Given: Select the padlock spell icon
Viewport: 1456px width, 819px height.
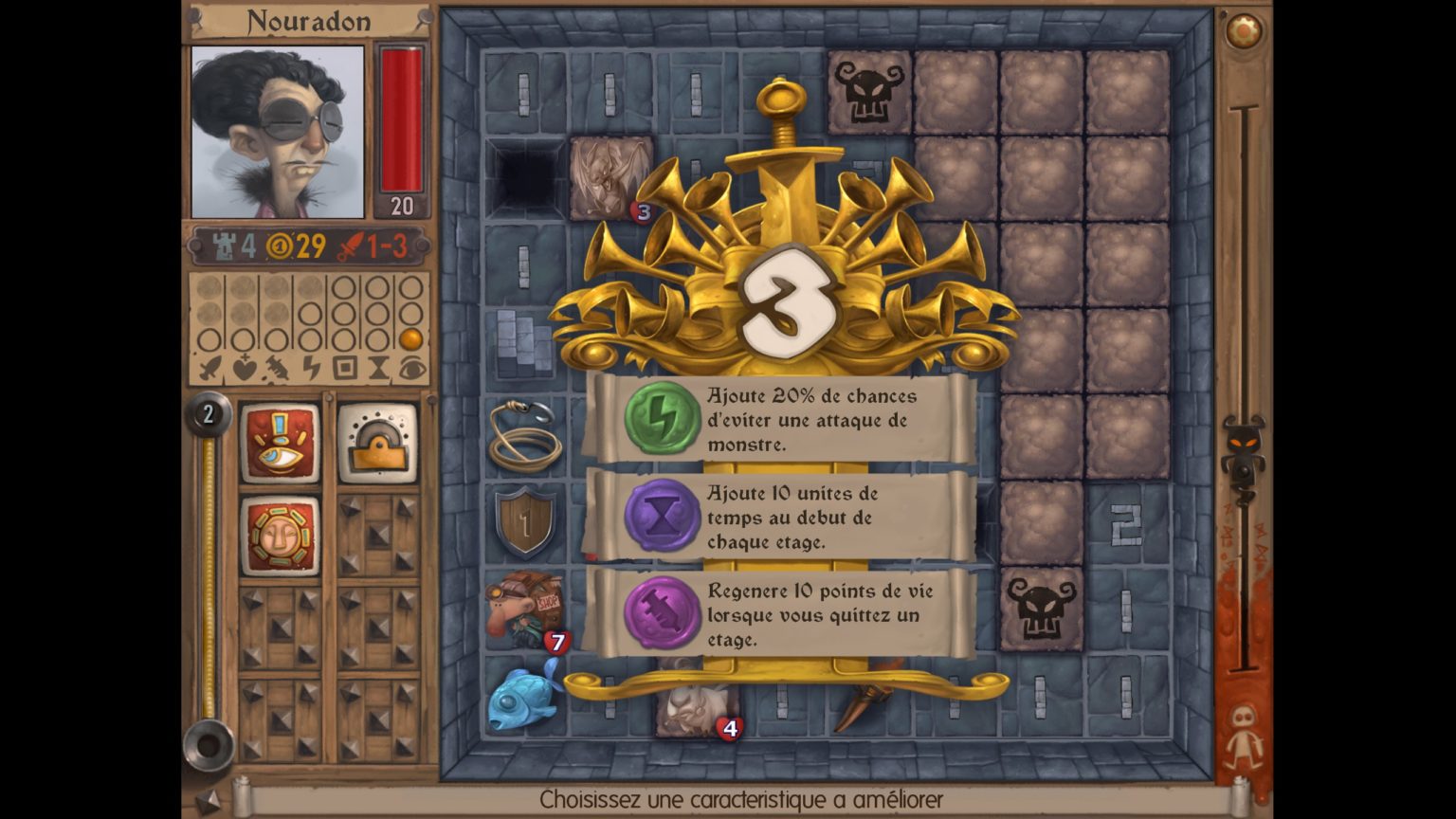Looking at the screenshot, I should (x=377, y=442).
